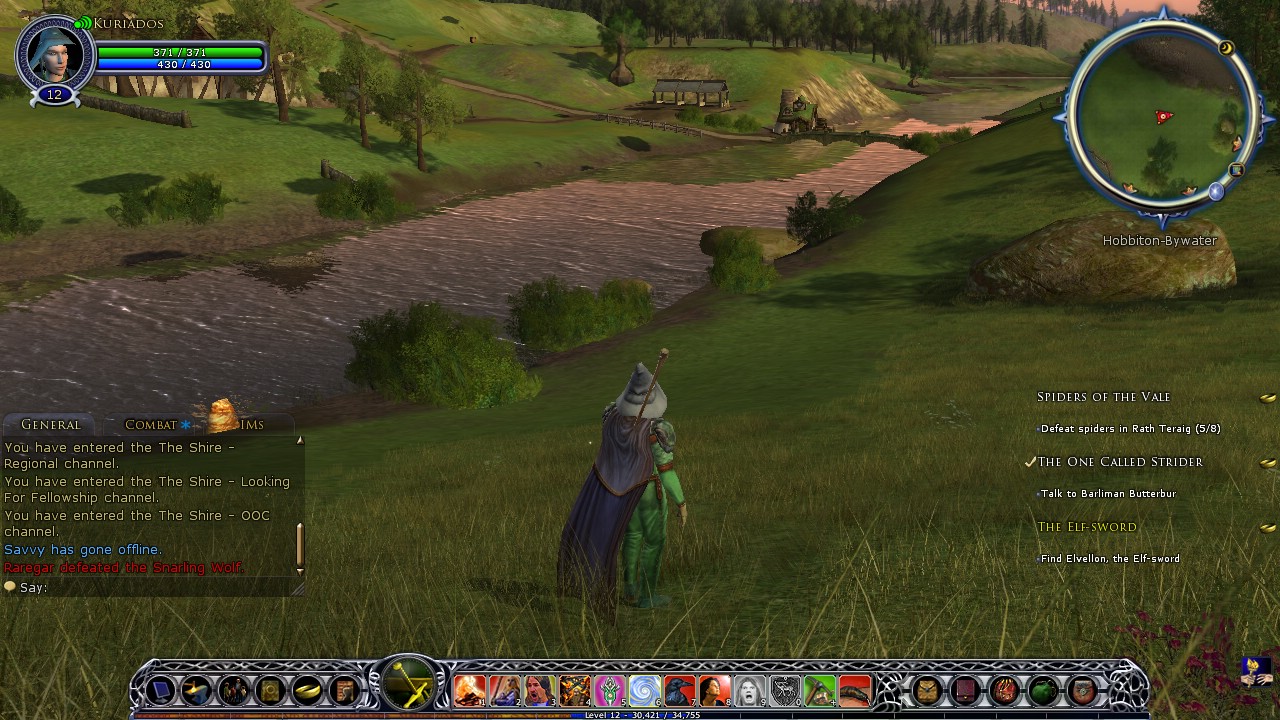The height and width of the screenshot is (720, 1280).
Task: Select the Kuriados character portrait
Action: (53, 53)
